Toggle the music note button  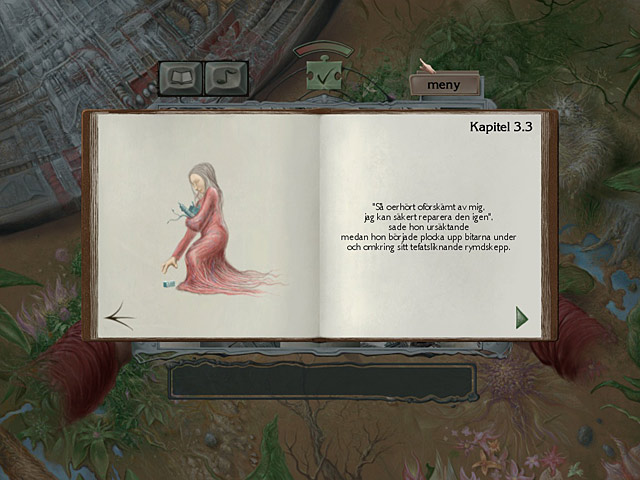tap(226, 77)
